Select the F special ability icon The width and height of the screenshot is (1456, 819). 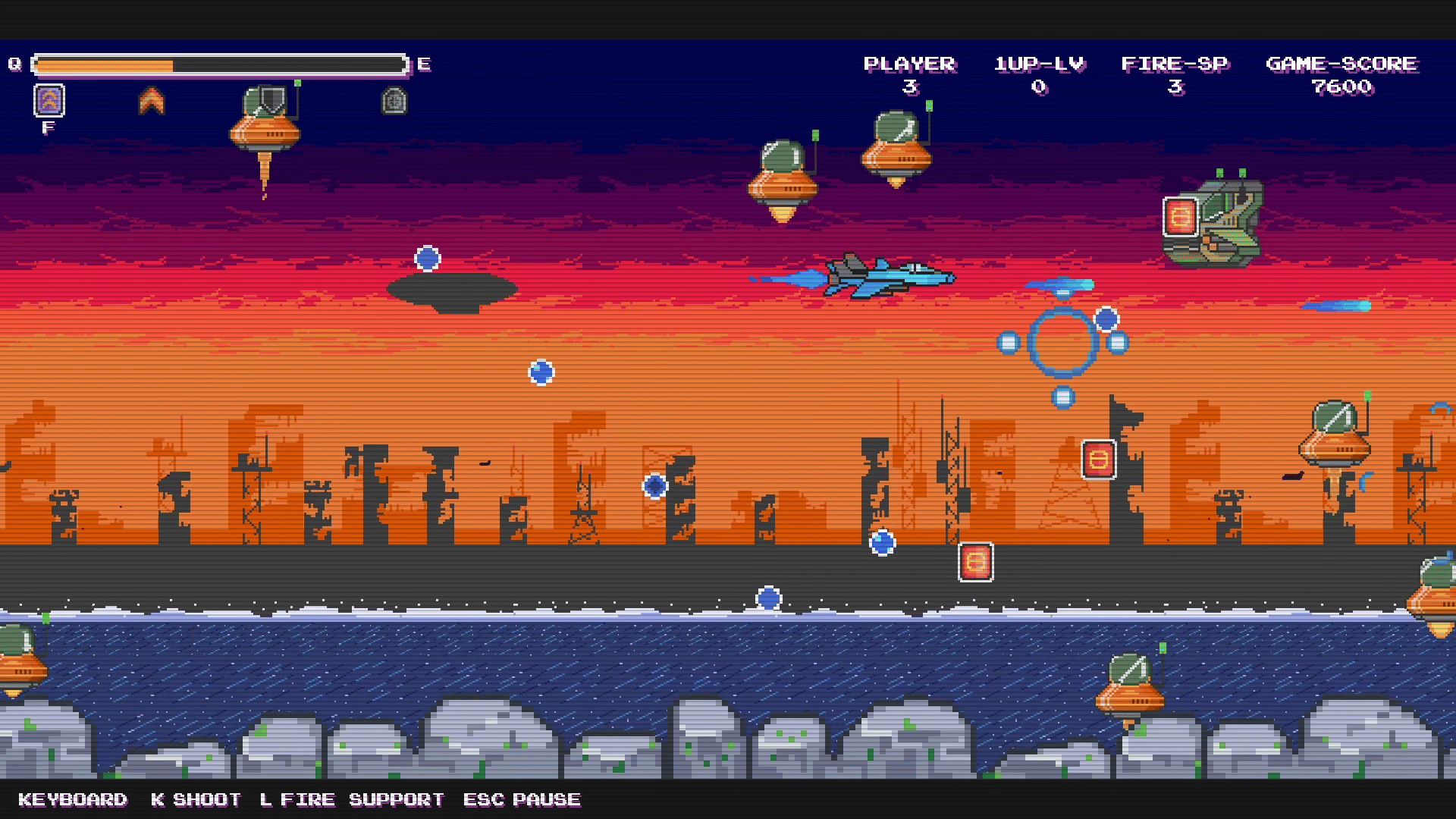48,102
